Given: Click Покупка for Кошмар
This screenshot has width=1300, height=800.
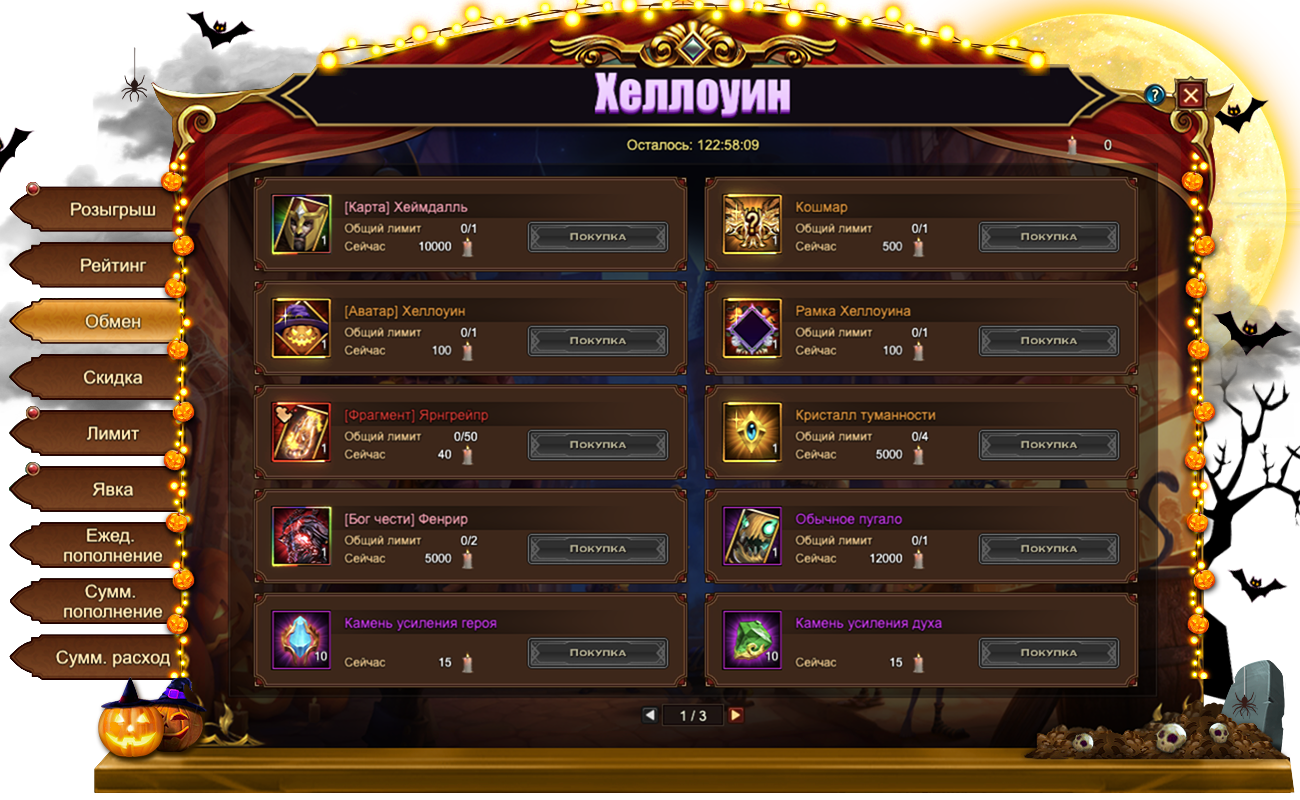Looking at the screenshot, I should click(1048, 237).
